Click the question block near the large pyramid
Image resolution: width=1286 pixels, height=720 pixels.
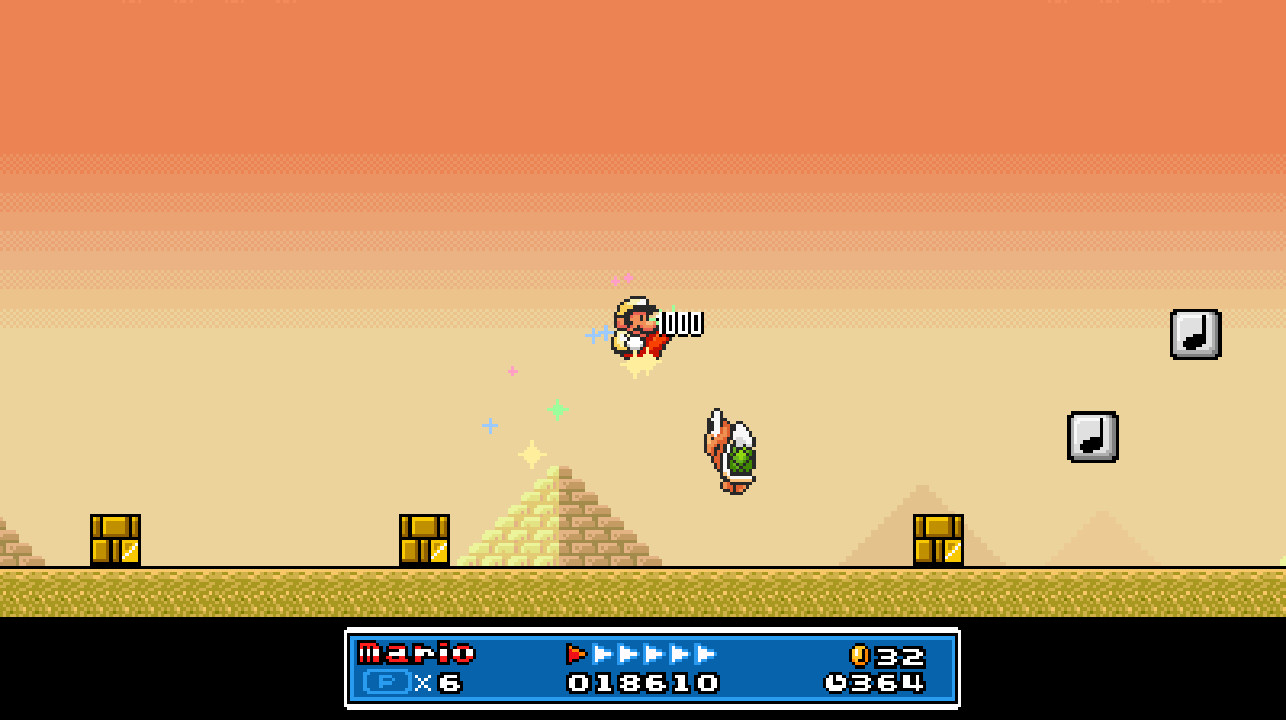pos(424,538)
